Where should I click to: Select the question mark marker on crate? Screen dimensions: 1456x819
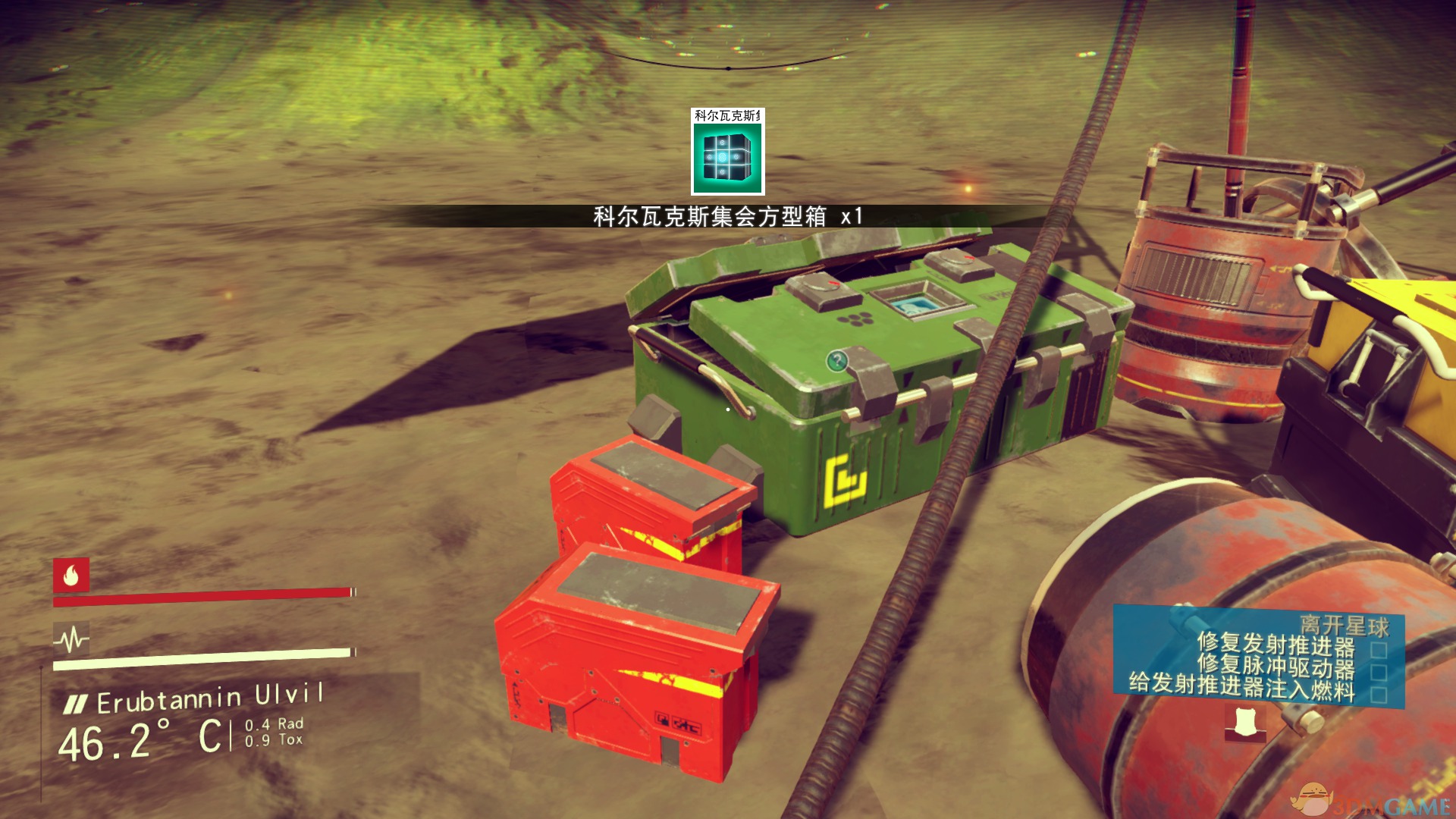[x=836, y=360]
